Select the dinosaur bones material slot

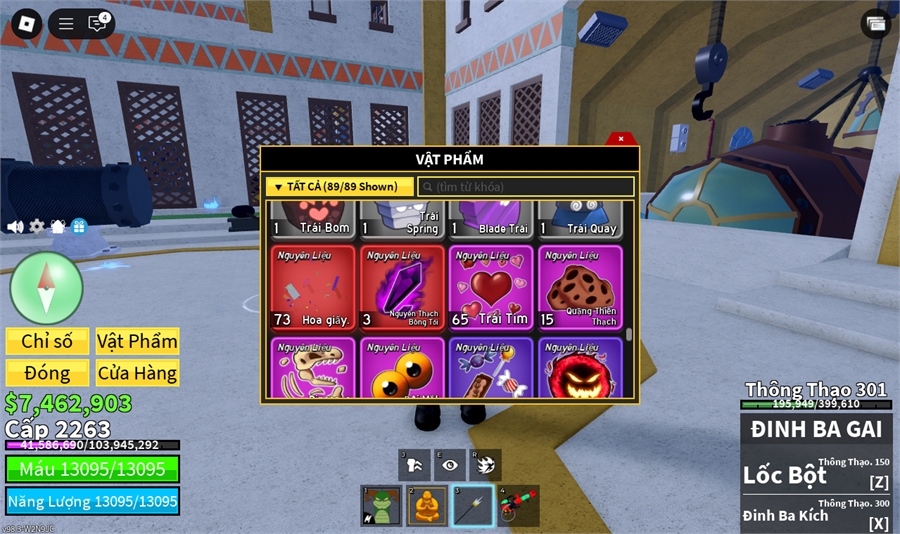click(x=313, y=368)
